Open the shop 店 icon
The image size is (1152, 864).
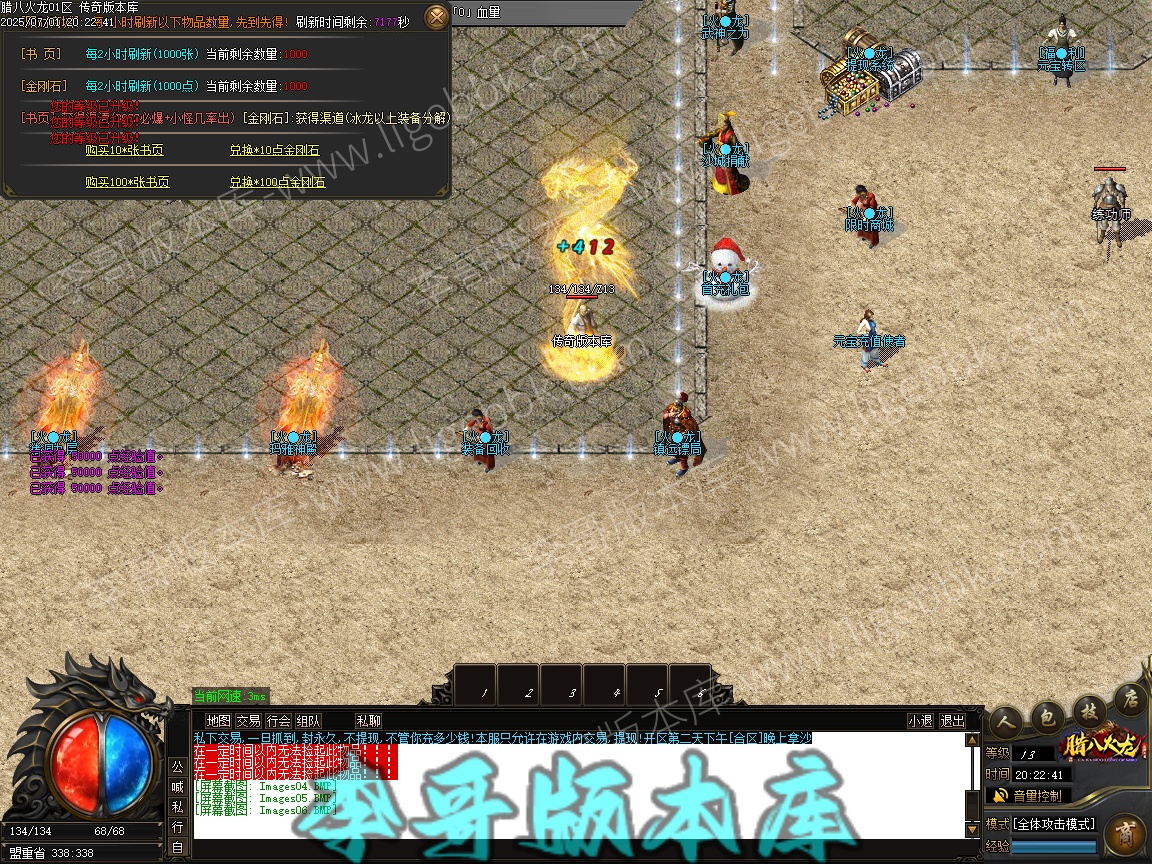1130,698
